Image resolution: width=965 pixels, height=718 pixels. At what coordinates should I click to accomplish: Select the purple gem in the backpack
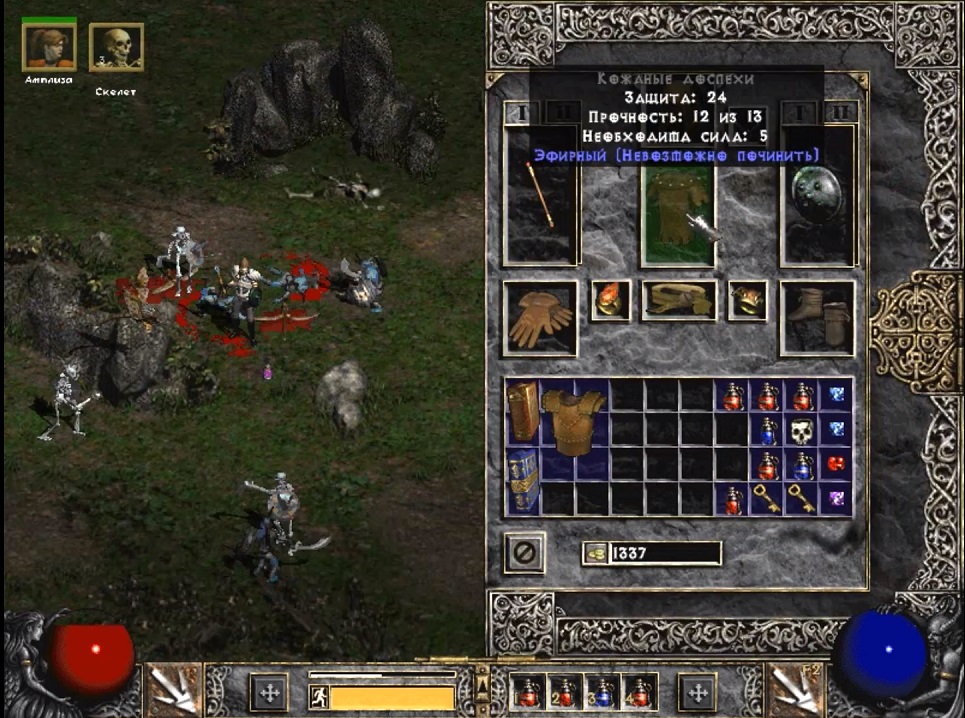click(836, 498)
